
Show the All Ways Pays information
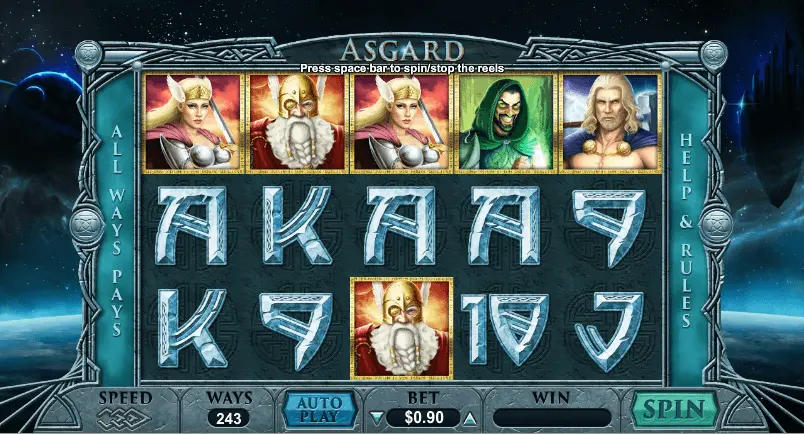(x=116, y=229)
